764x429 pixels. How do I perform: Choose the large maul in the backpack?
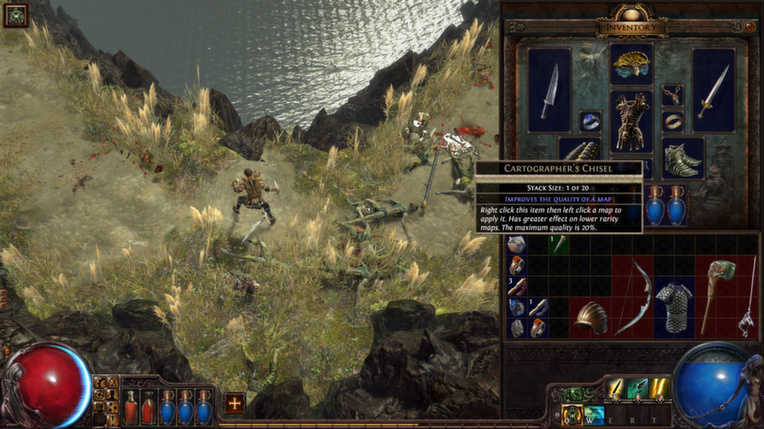point(714,295)
